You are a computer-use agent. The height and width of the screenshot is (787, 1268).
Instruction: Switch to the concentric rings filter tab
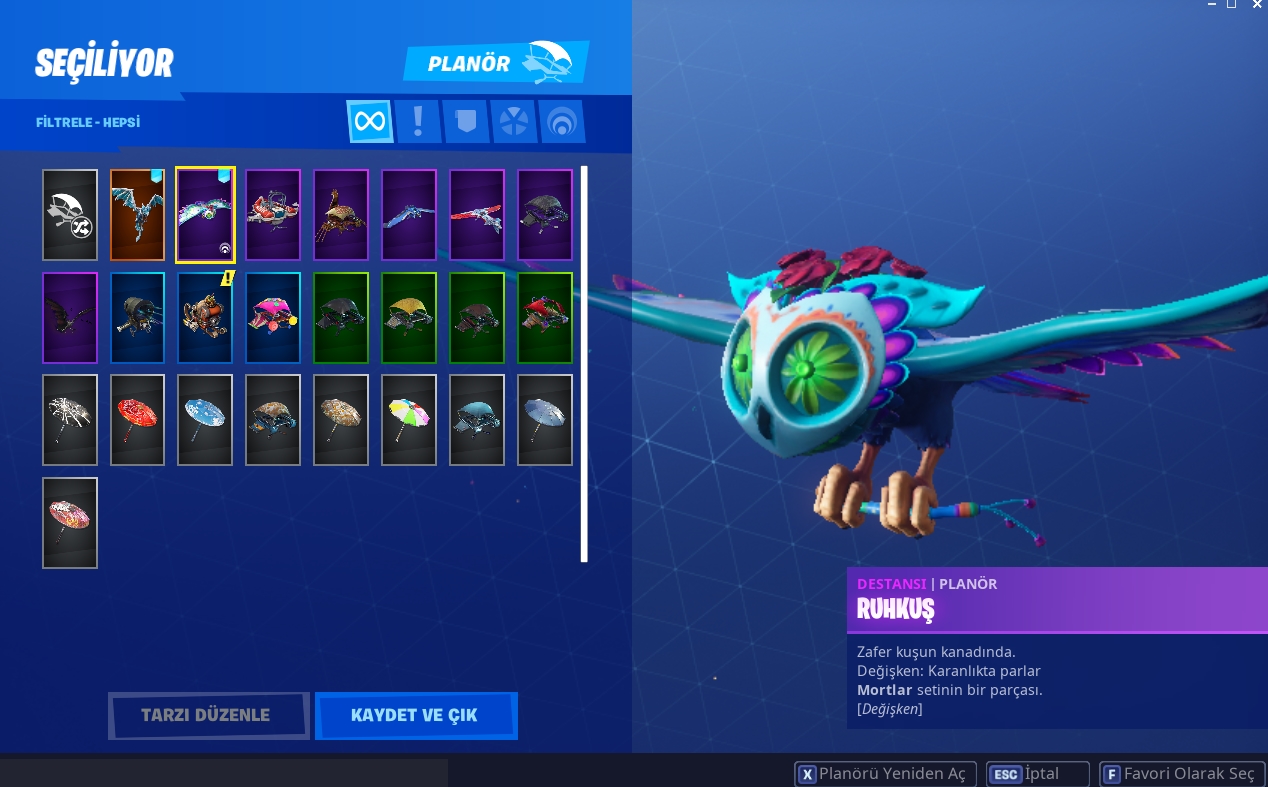click(x=562, y=122)
